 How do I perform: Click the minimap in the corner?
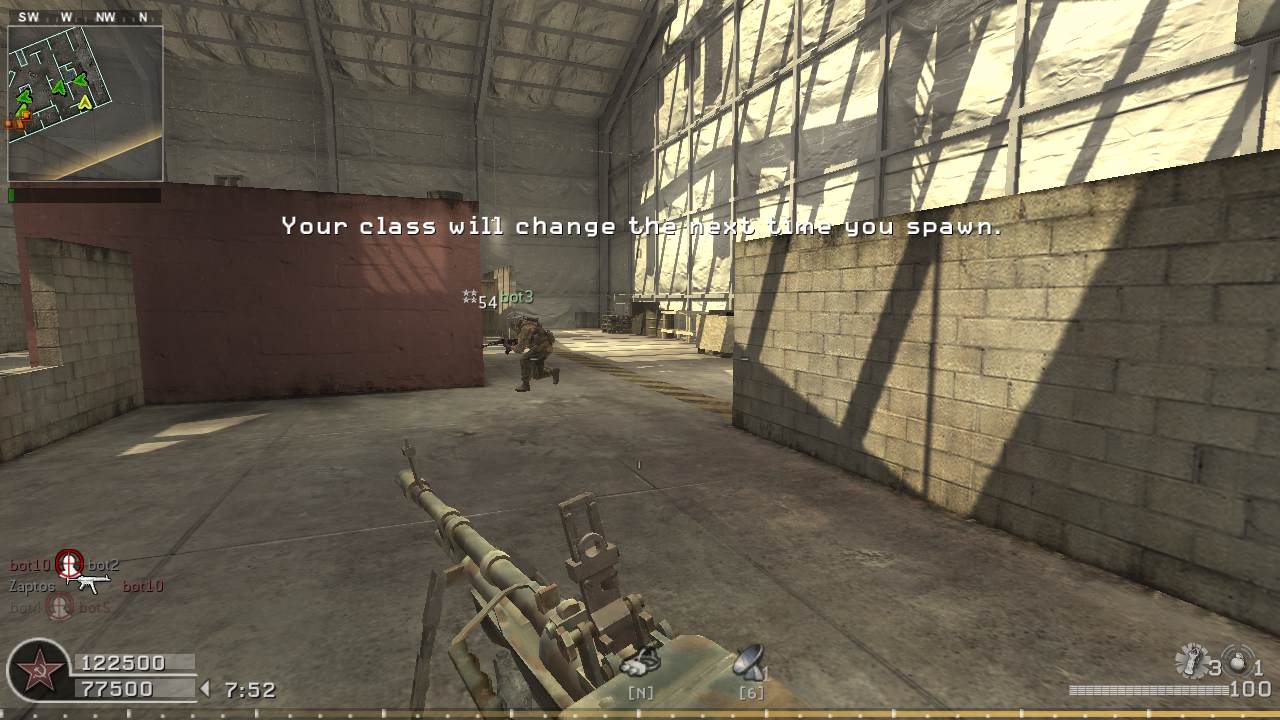tap(85, 103)
